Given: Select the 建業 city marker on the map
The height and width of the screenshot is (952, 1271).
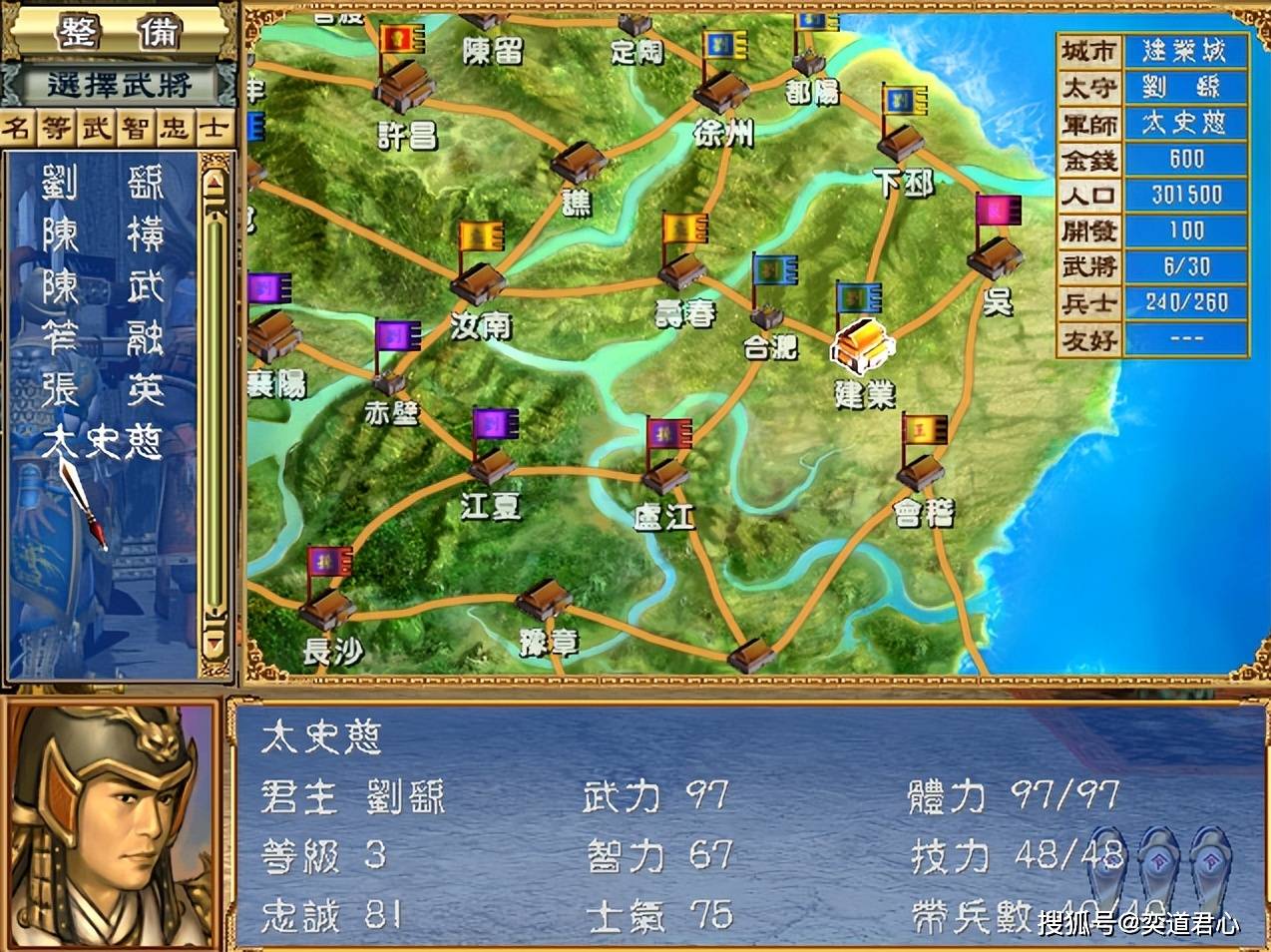Looking at the screenshot, I should [861, 345].
